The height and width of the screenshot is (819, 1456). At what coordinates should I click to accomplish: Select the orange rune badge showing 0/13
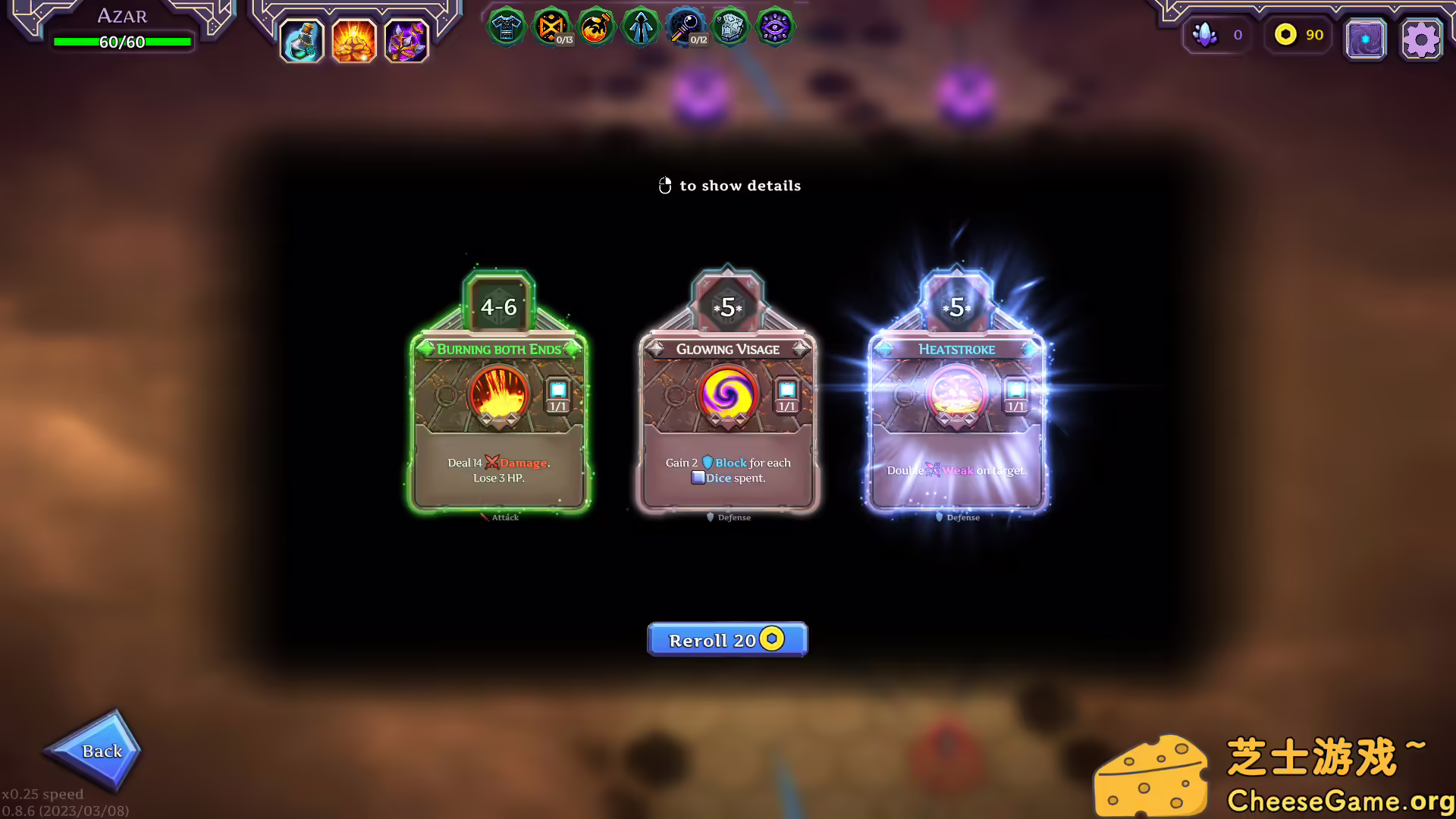pos(553,27)
